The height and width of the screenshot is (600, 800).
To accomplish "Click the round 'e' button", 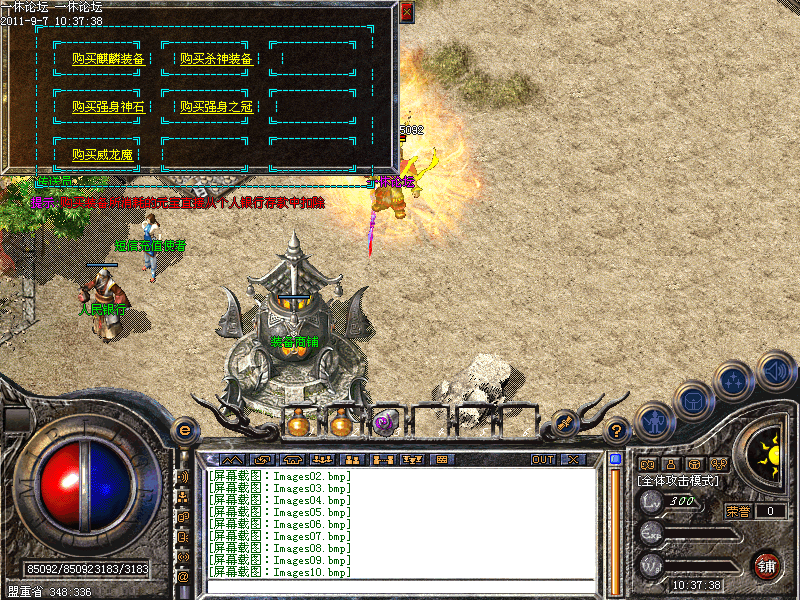I will click(x=184, y=430).
